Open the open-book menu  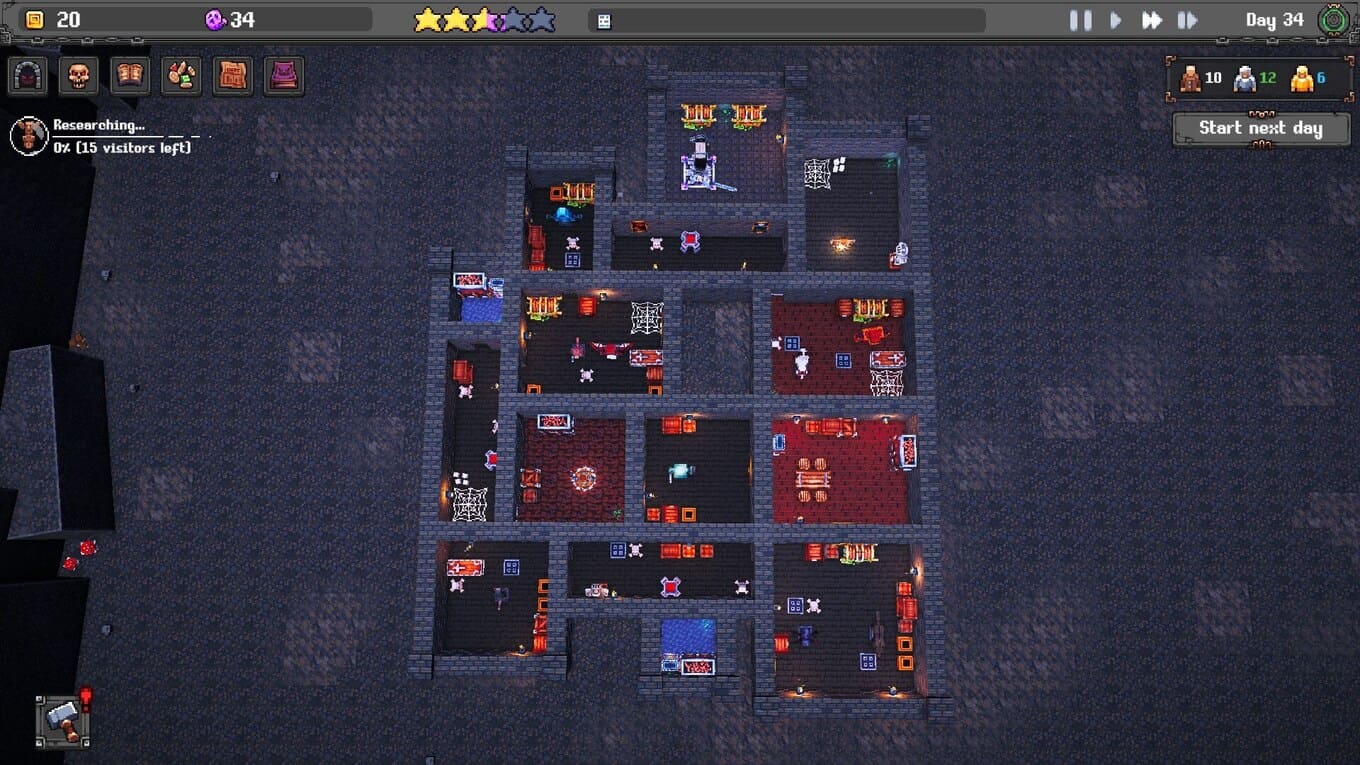click(x=130, y=76)
